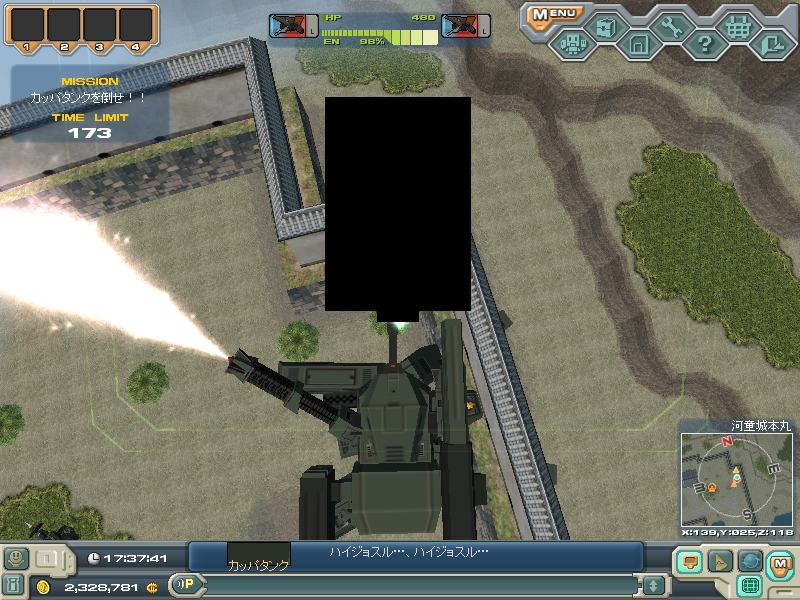Click the smiley face emote button
This screenshot has width=800, height=600.
(15, 558)
